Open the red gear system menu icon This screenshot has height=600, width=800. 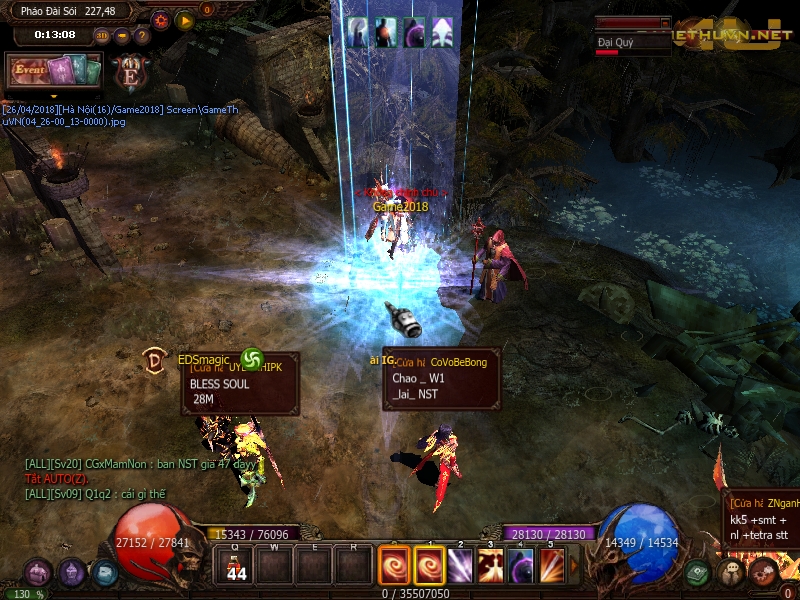point(763,572)
